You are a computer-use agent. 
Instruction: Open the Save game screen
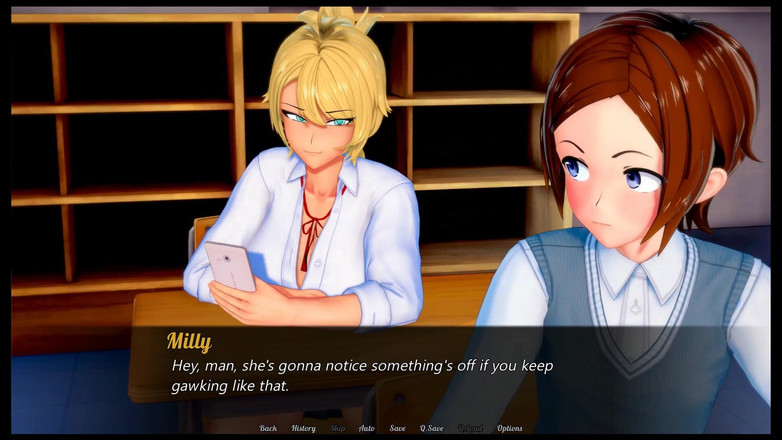pyautogui.click(x=398, y=428)
